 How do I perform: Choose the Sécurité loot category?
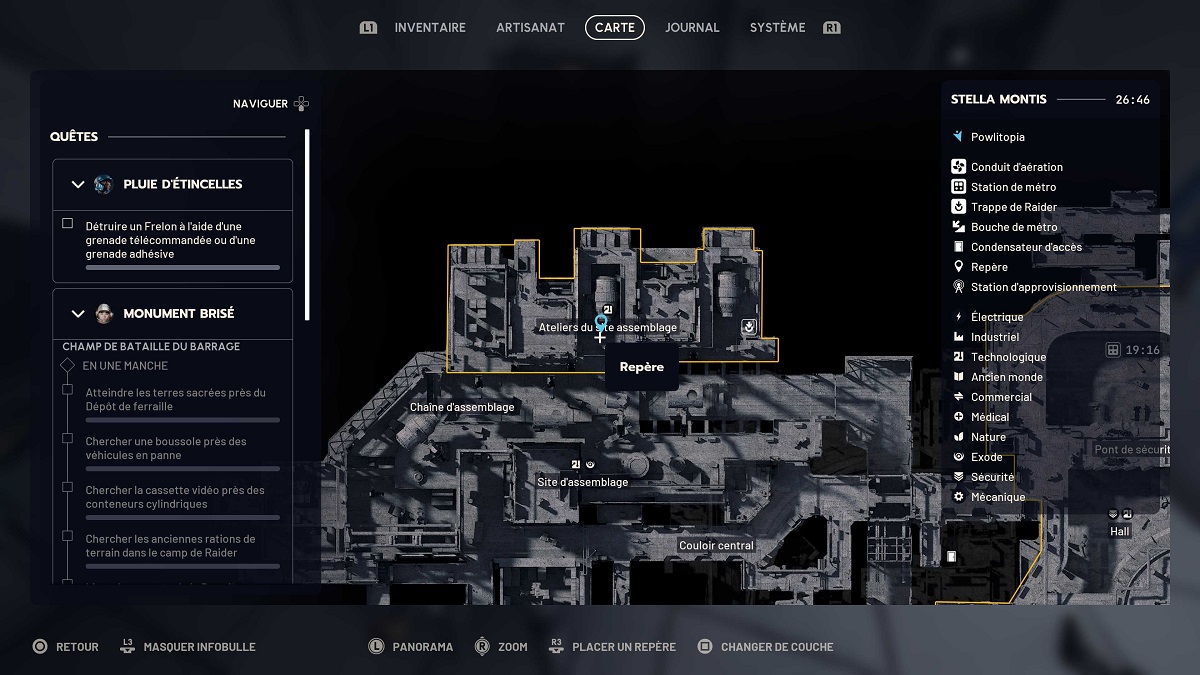point(992,477)
